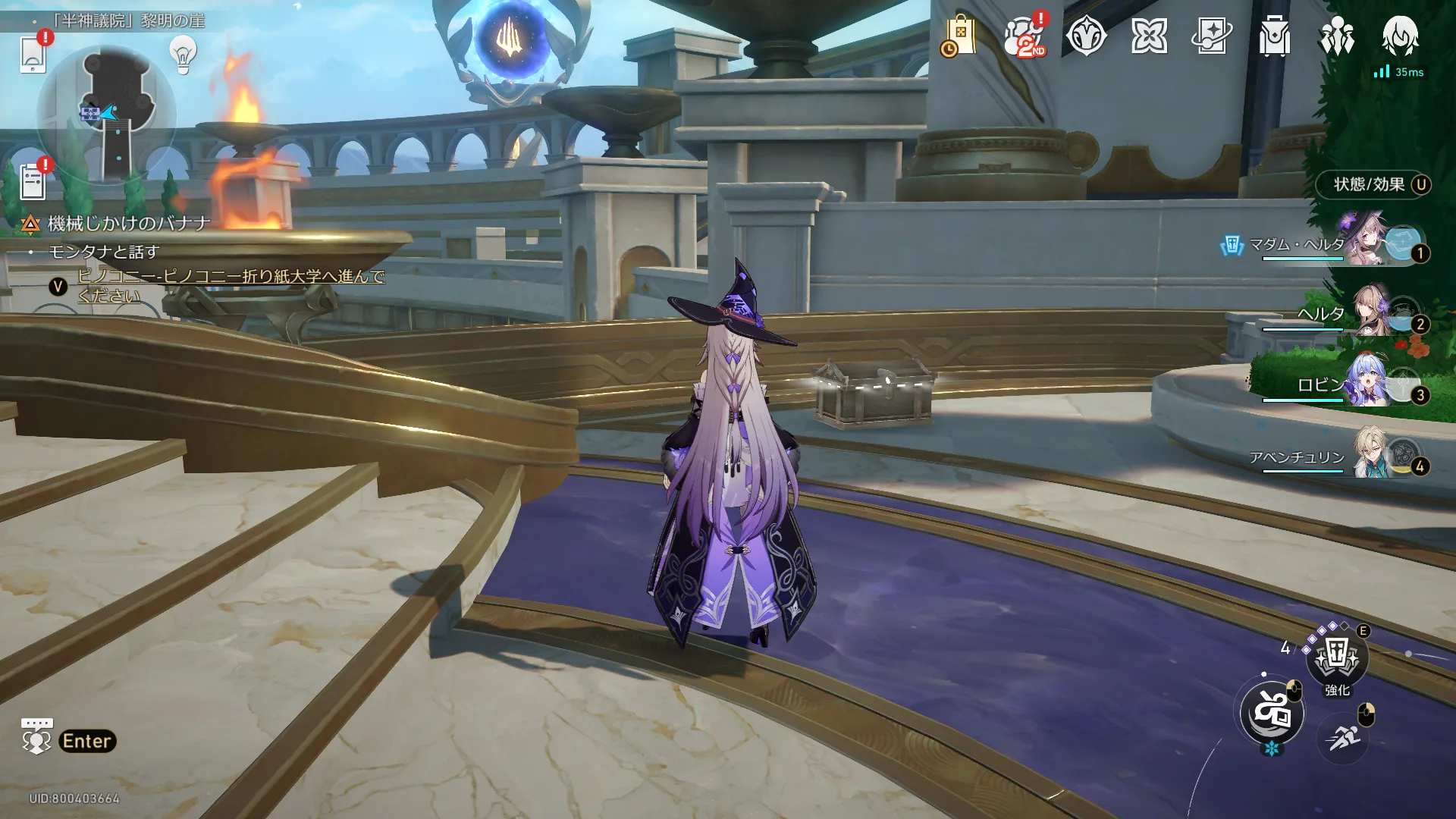The width and height of the screenshot is (1456, 819).
Task: Select the 機械じかけのバナナ quest tracker
Action: (x=128, y=224)
